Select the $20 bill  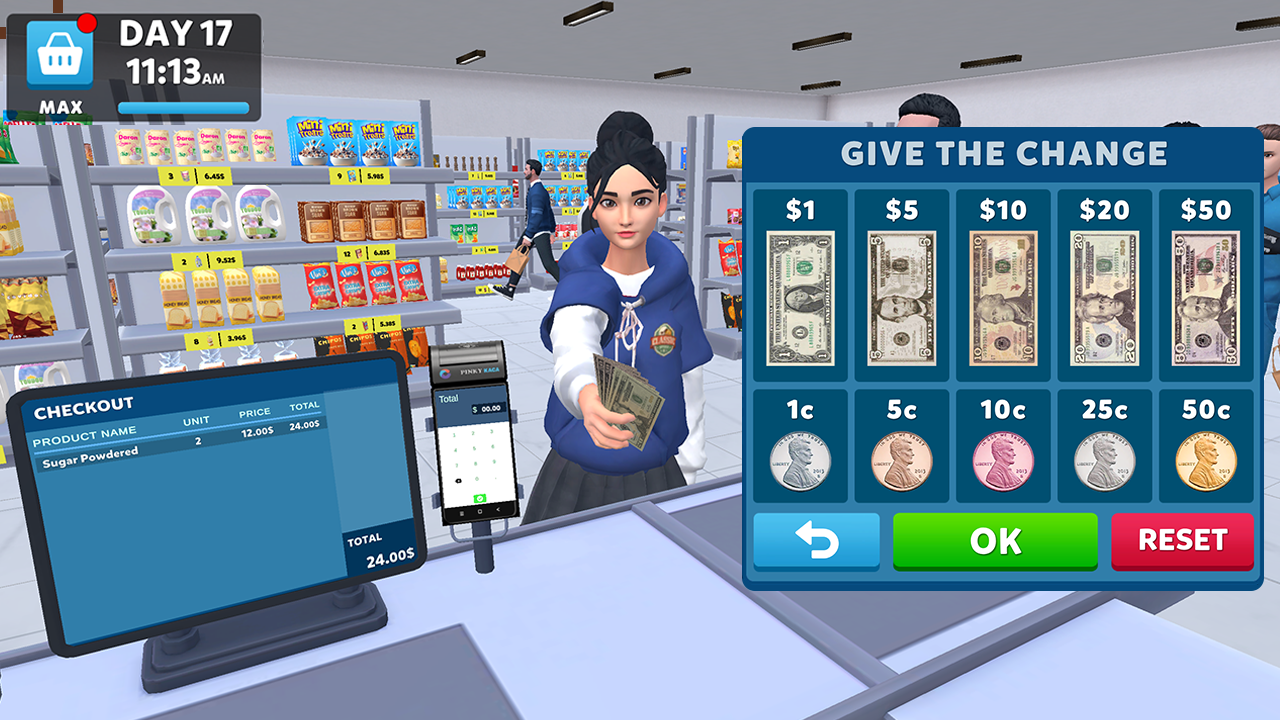point(1104,295)
